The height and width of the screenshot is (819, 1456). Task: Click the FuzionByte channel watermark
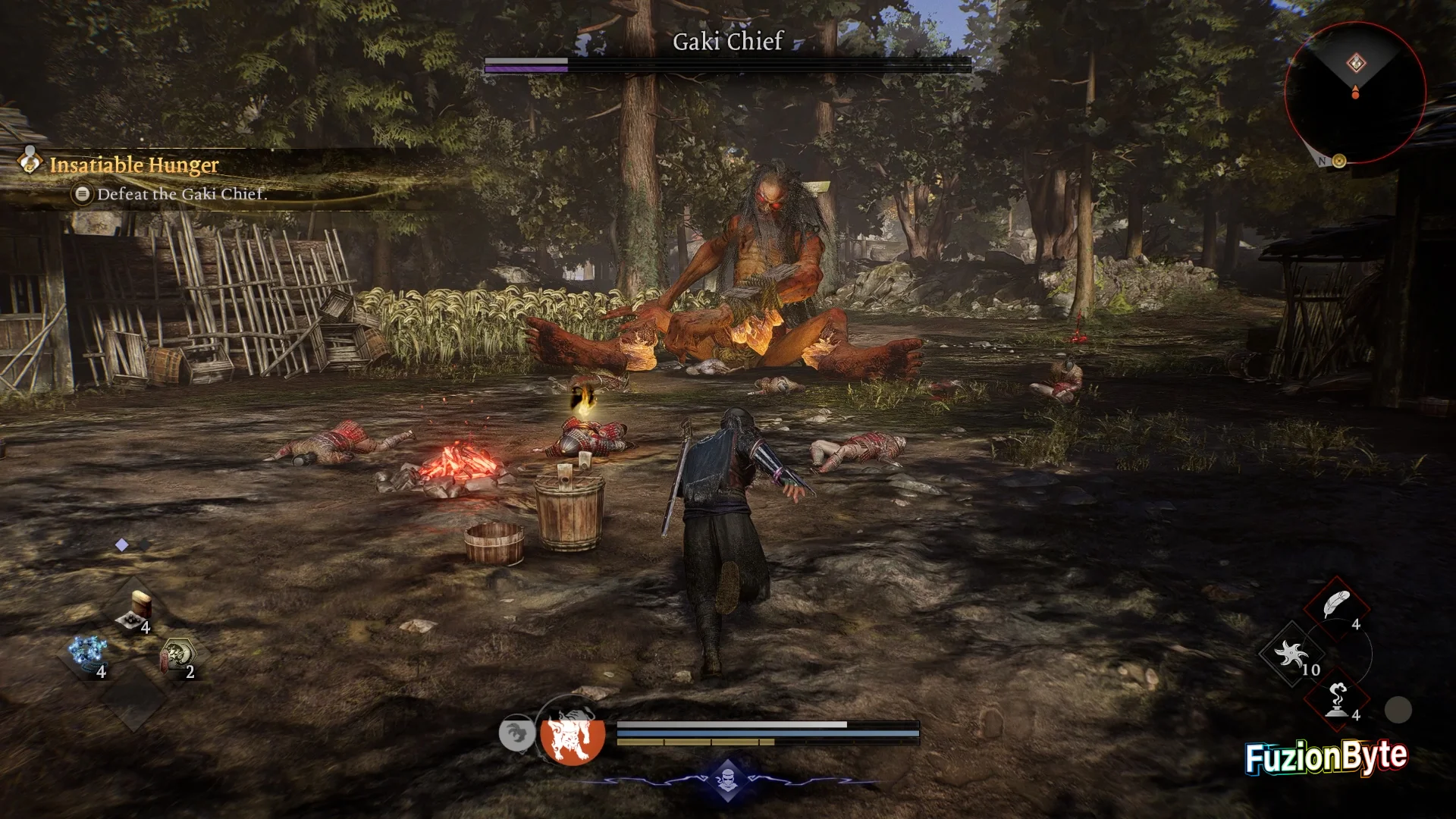(1326, 757)
